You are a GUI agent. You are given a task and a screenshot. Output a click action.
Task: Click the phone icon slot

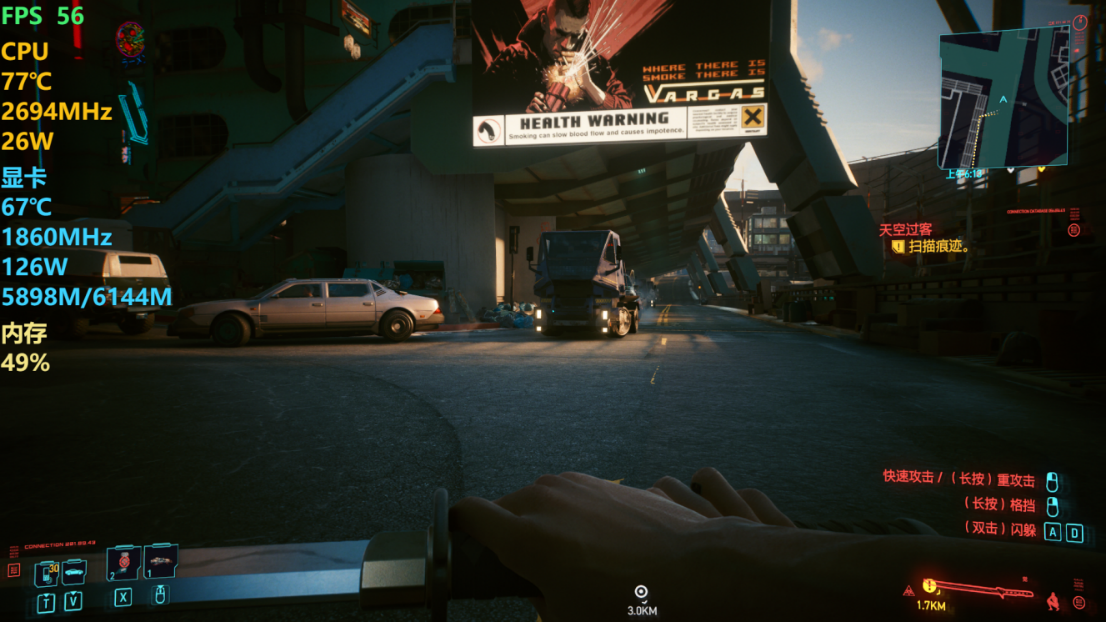(x=47, y=573)
